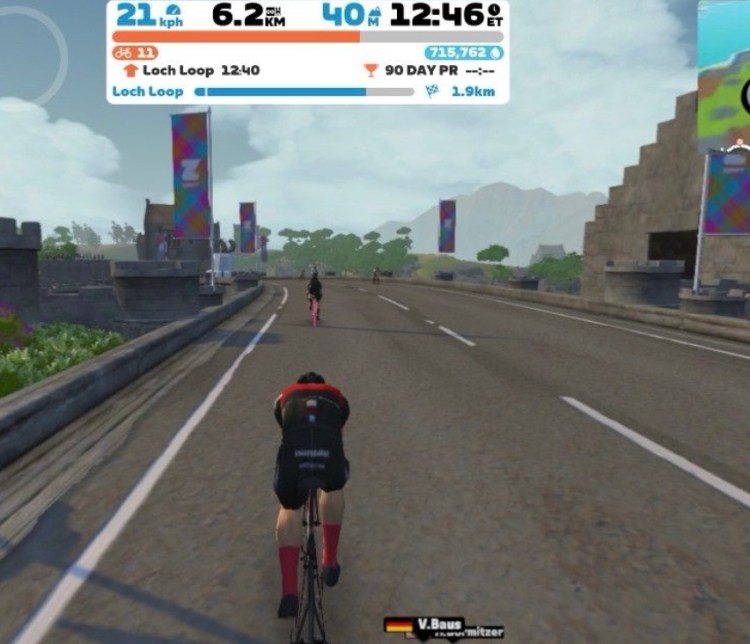Viewport: 750px width, 644px height.
Task: Click the rider level 11 badge
Action: point(136,52)
